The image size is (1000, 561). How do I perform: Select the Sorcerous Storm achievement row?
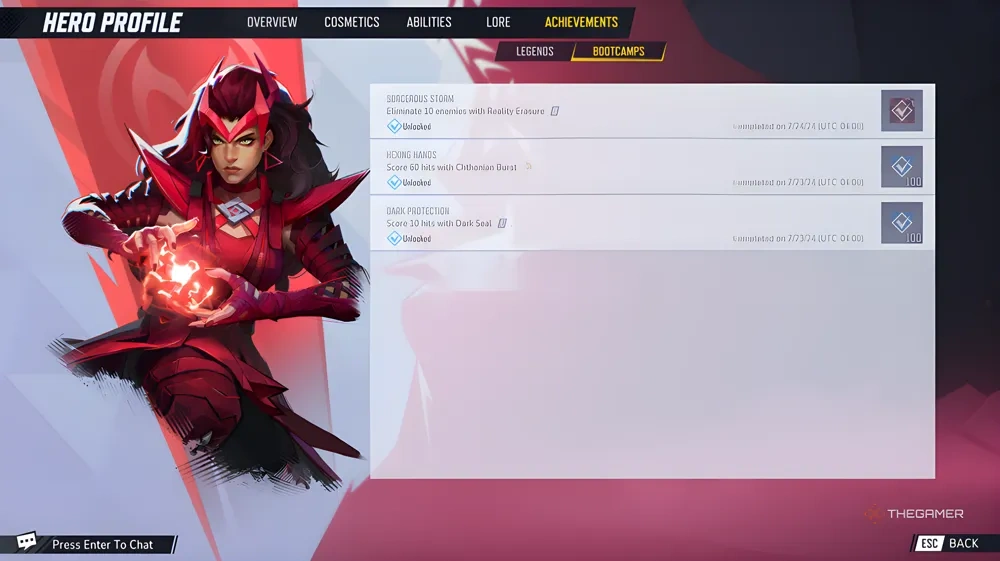pos(620,112)
